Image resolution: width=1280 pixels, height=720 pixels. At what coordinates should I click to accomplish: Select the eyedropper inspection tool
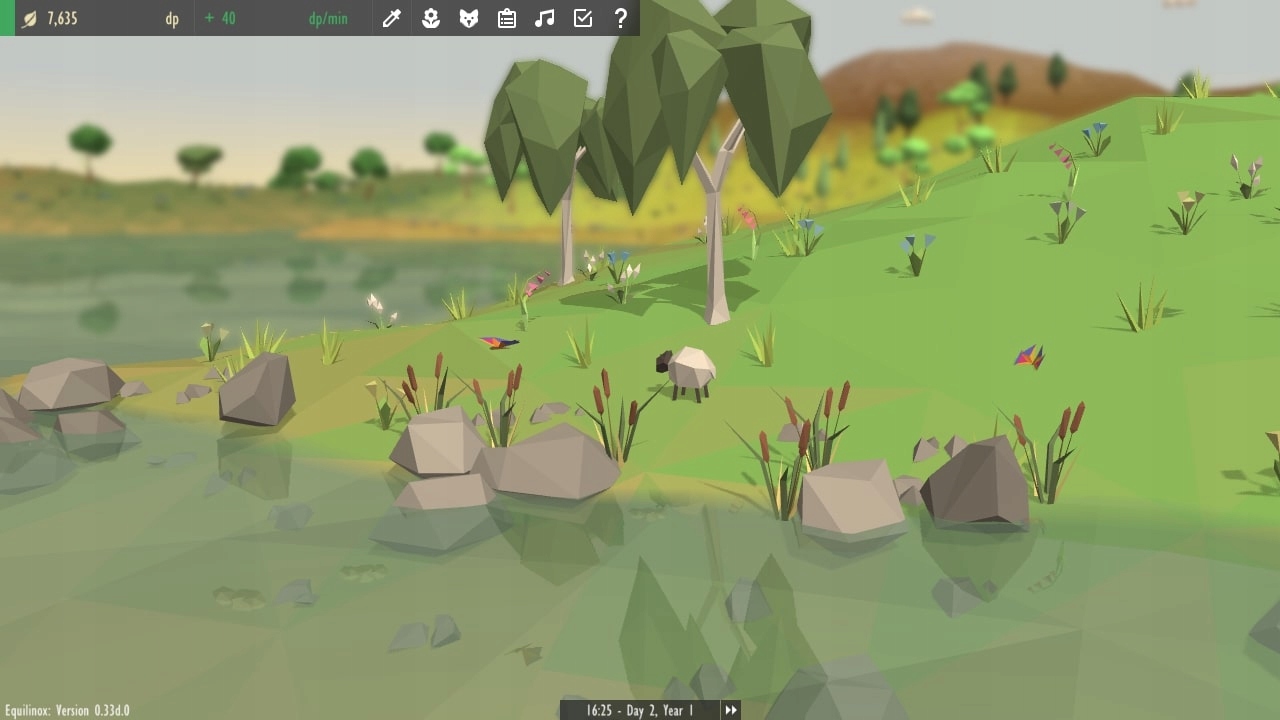click(390, 17)
